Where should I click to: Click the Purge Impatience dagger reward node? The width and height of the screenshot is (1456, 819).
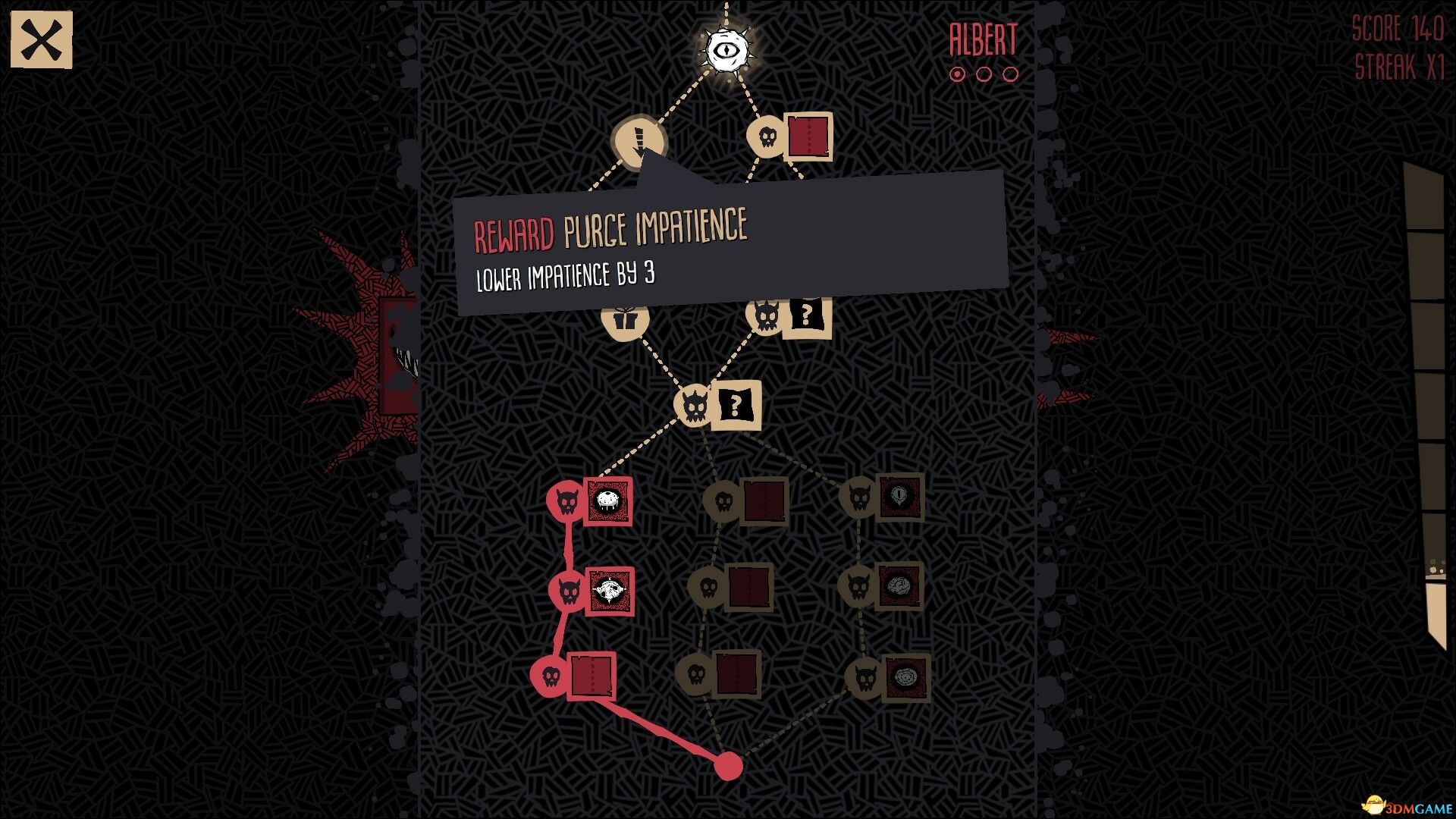point(639,143)
